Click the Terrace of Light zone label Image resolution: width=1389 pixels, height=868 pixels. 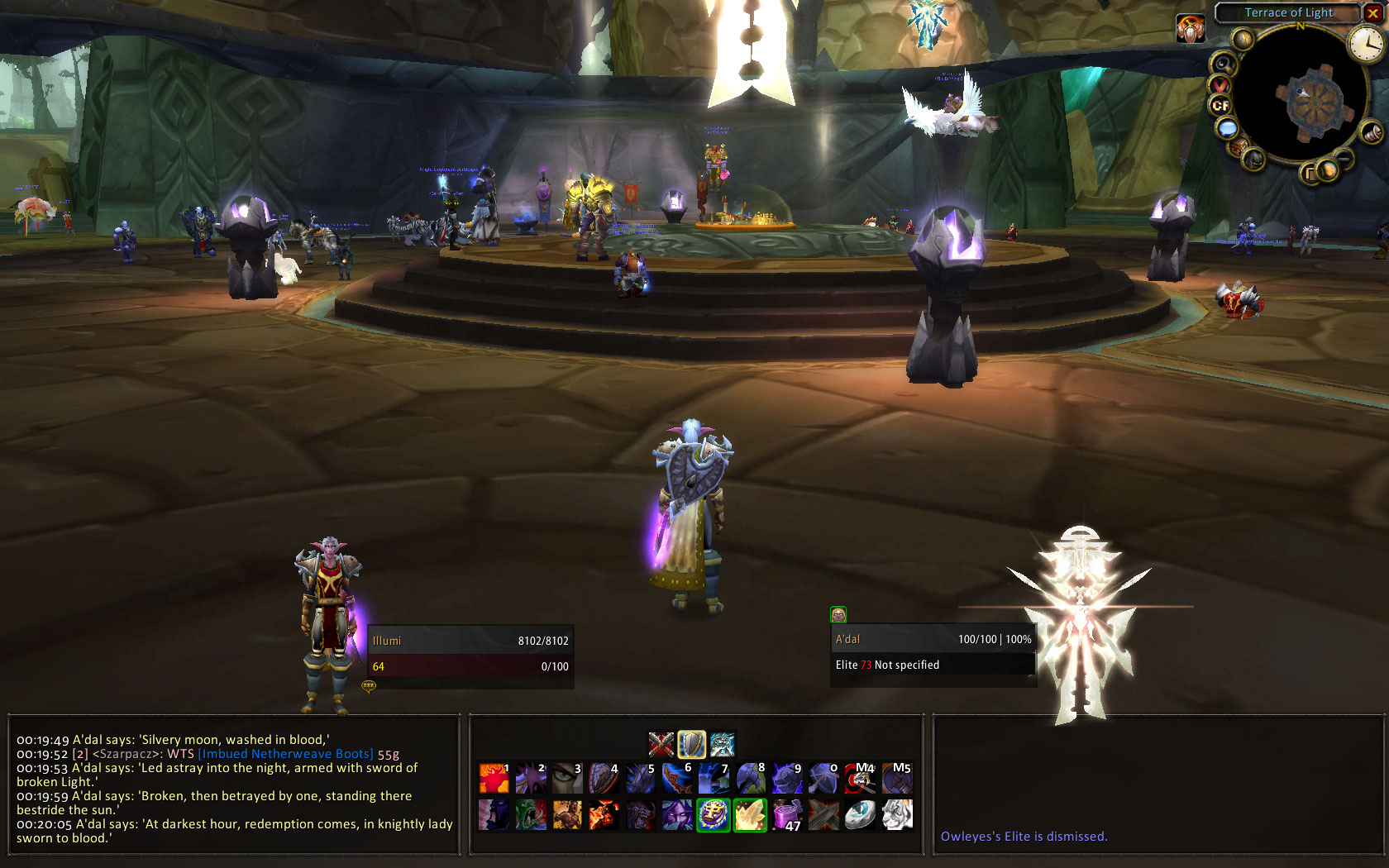pyautogui.click(x=1288, y=12)
